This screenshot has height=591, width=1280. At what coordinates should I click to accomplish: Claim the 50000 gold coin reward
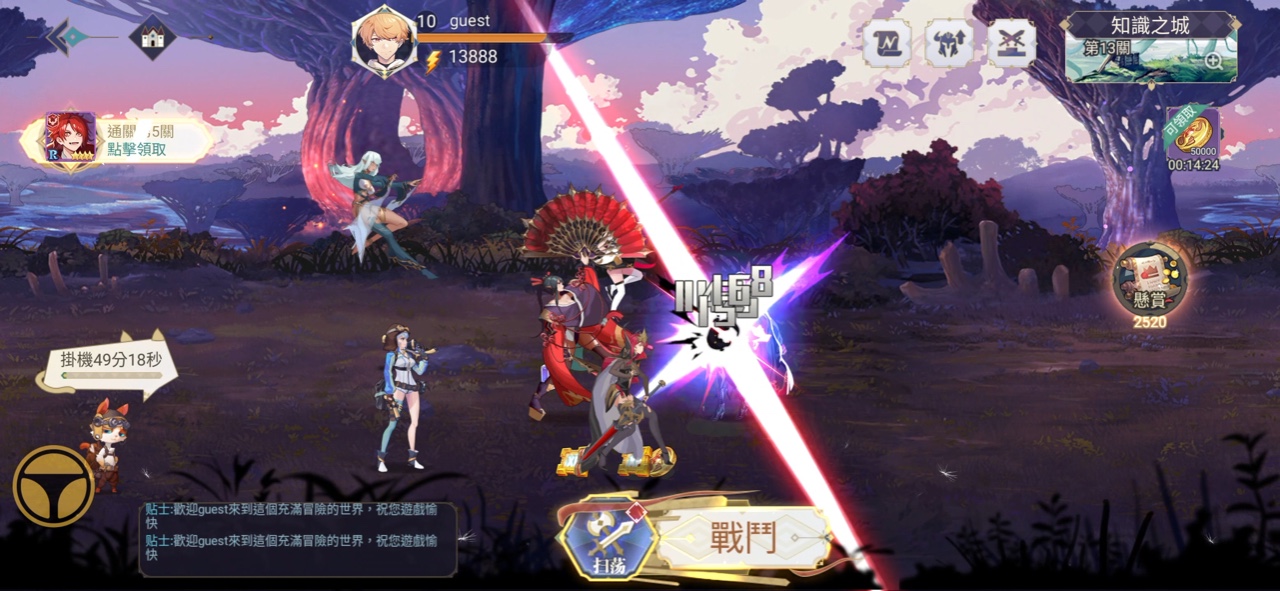point(1193,137)
